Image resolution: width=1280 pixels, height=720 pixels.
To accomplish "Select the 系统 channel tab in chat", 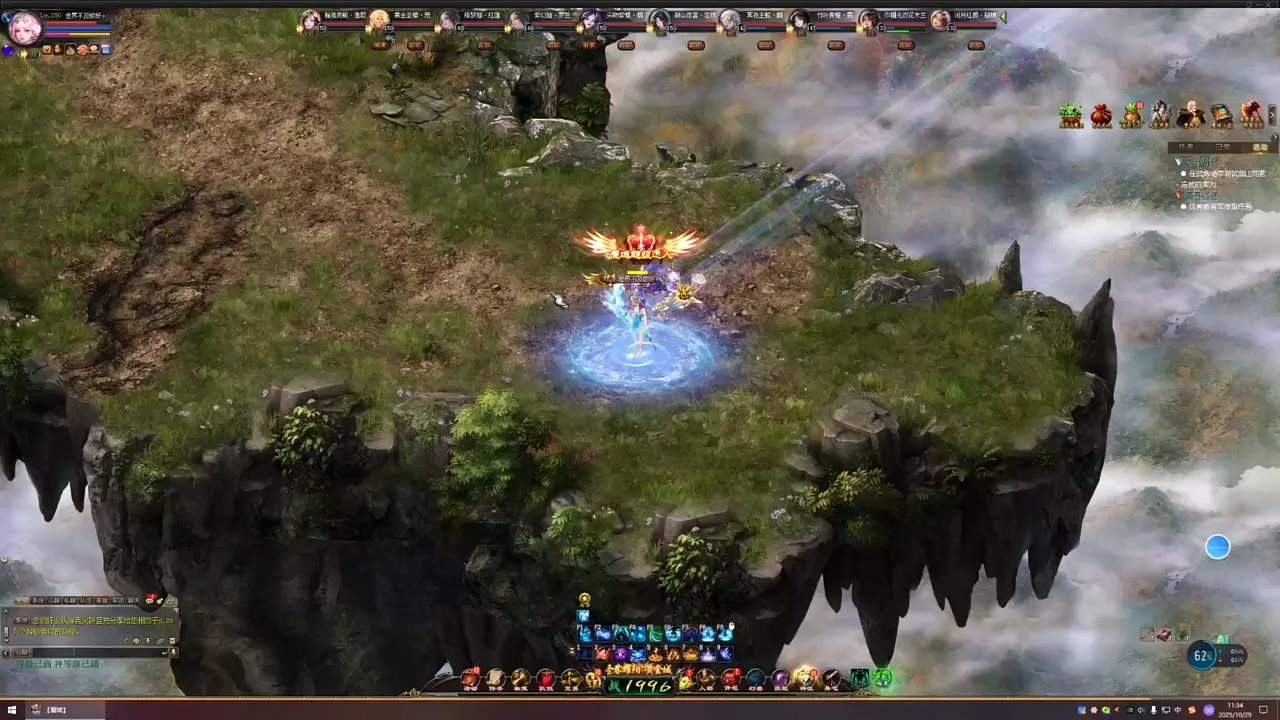I will [x=40, y=600].
